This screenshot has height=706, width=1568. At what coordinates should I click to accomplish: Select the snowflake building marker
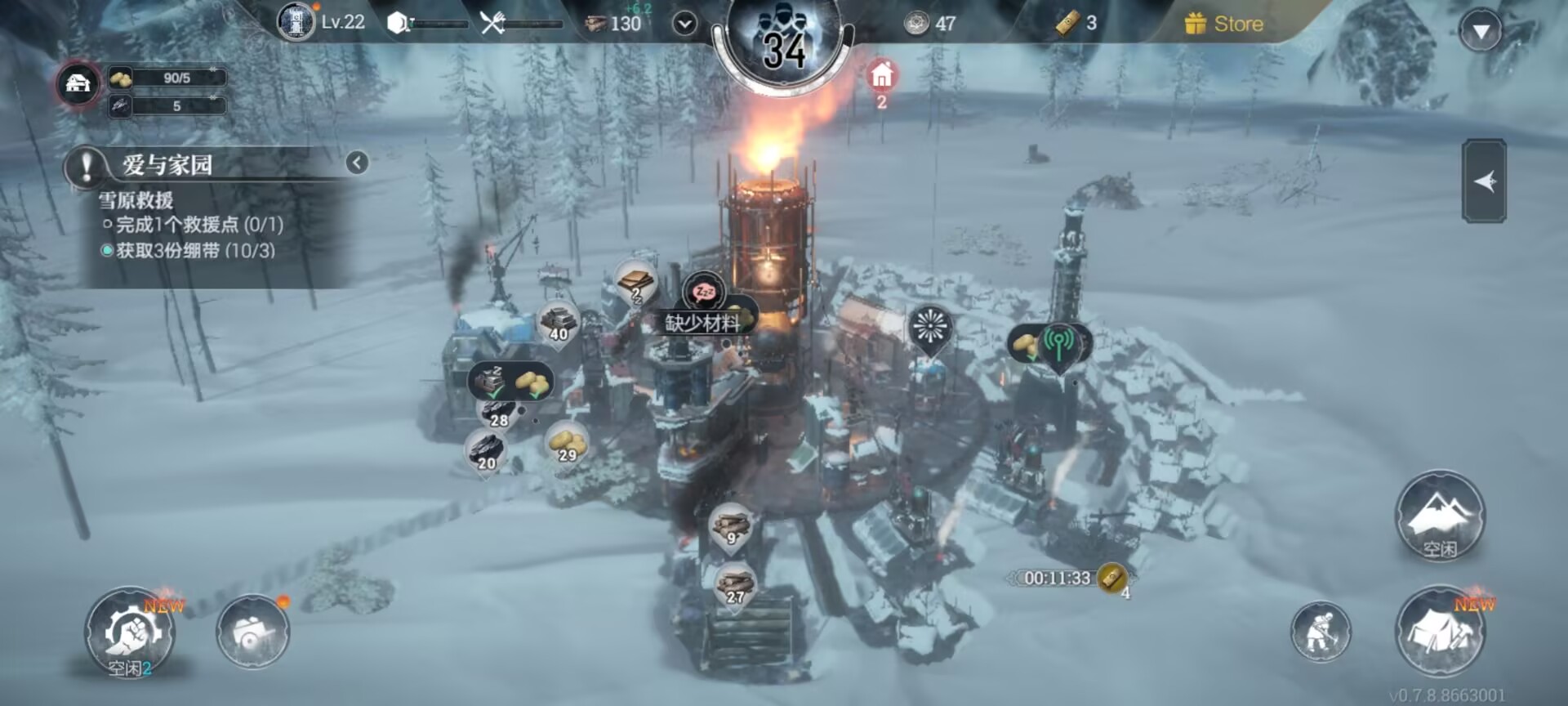click(930, 328)
